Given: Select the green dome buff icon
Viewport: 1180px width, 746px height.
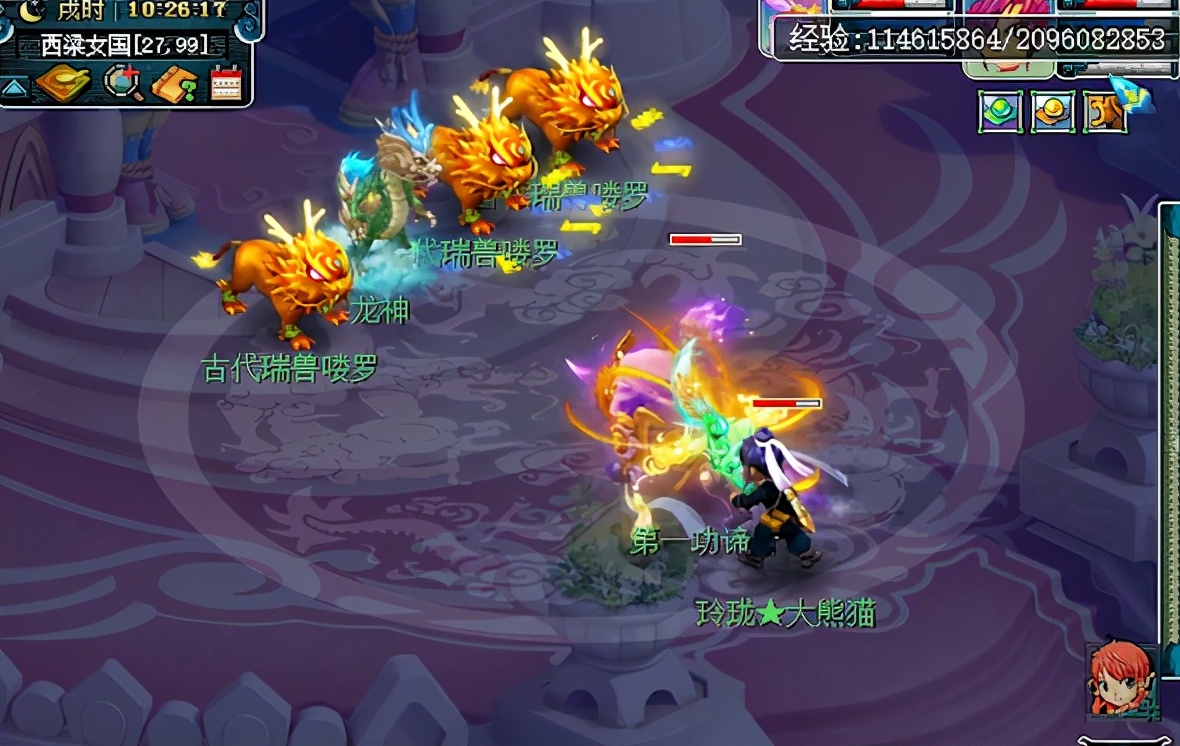Looking at the screenshot, I should (x=999, y=111).
